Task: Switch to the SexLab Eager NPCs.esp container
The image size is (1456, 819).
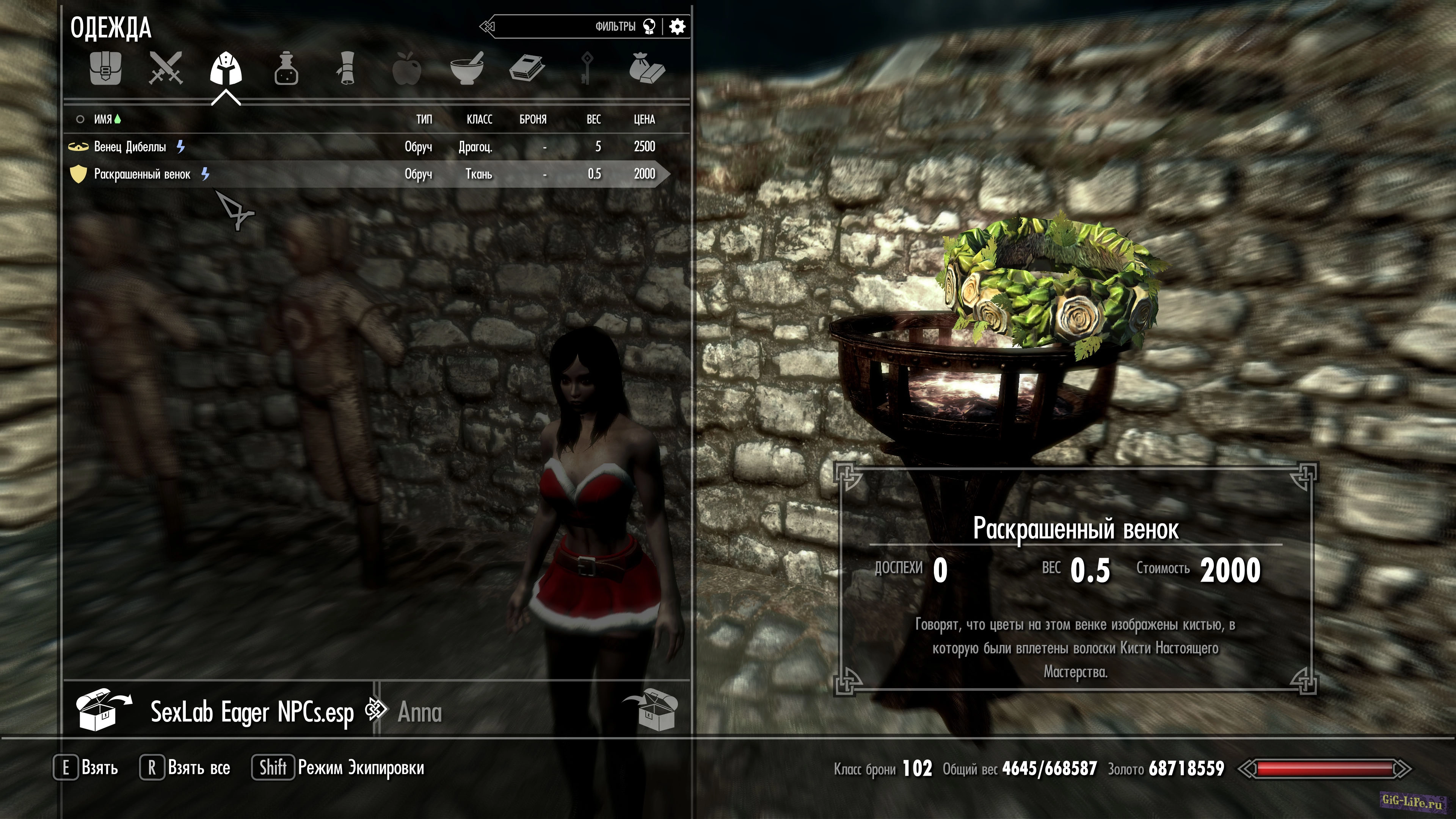Action: 251,712
